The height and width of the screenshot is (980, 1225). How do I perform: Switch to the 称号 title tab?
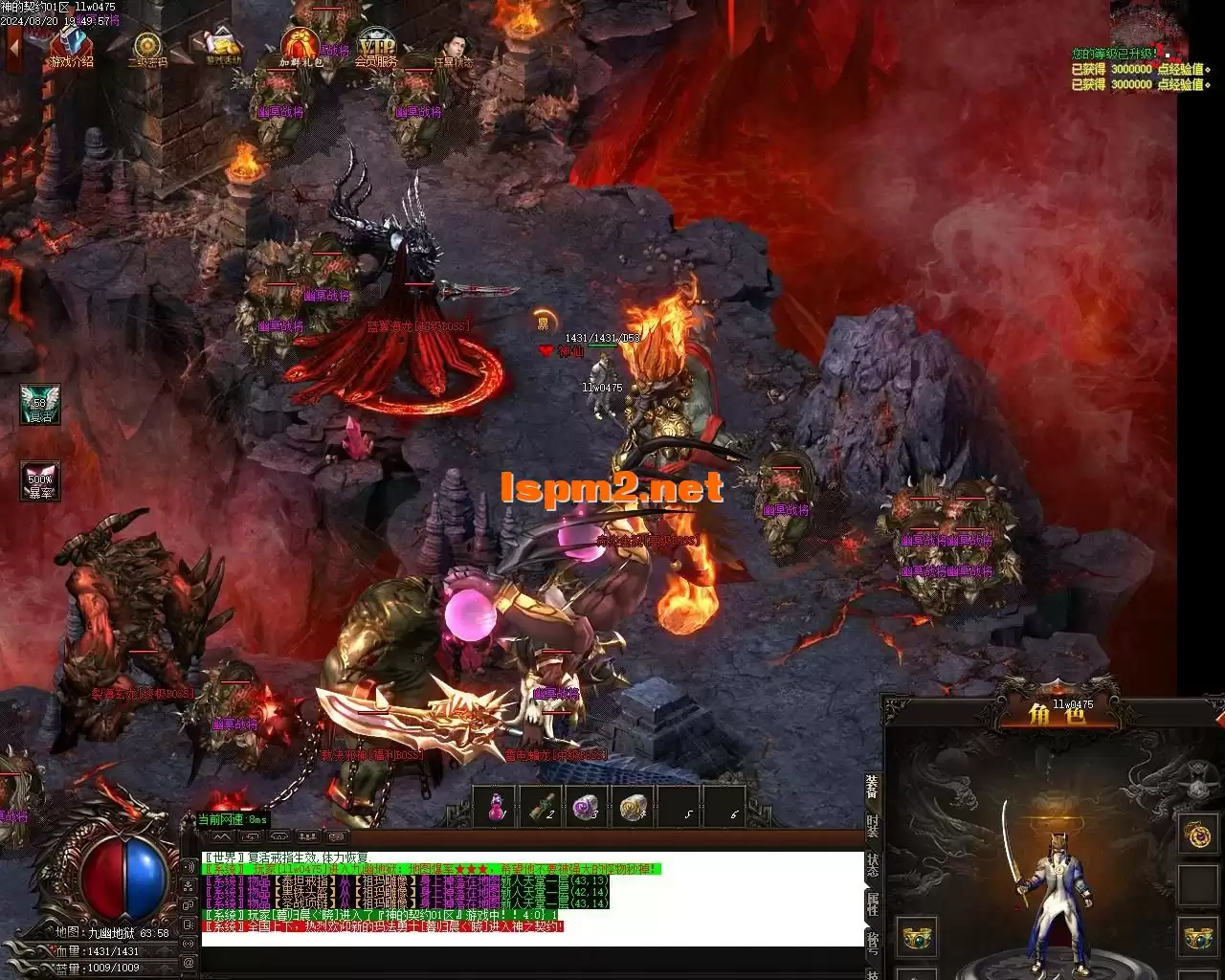tap(873, 942)
